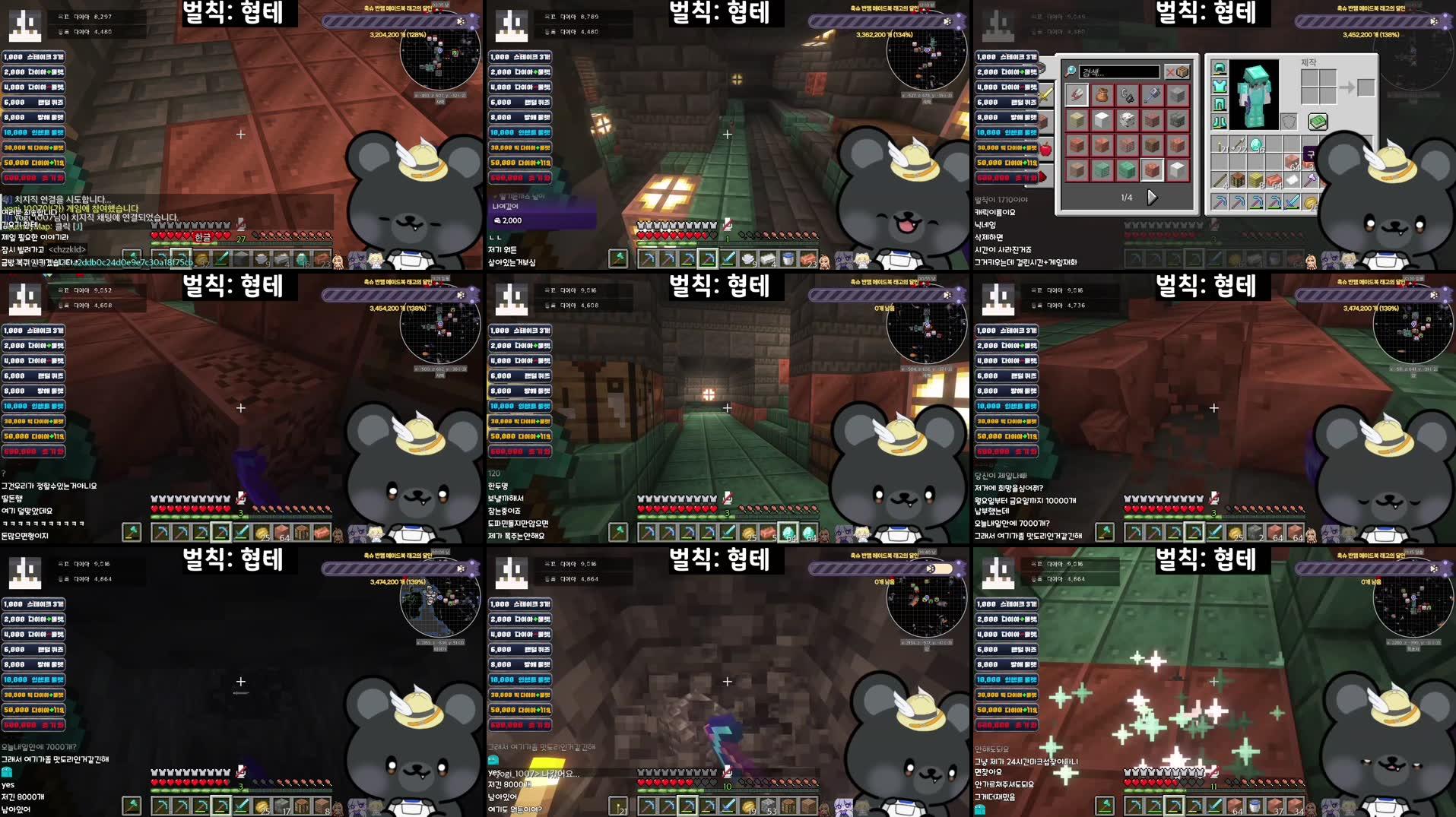Click the empty off-hand shield slot
The image size is (1456, 817).
1289,122
